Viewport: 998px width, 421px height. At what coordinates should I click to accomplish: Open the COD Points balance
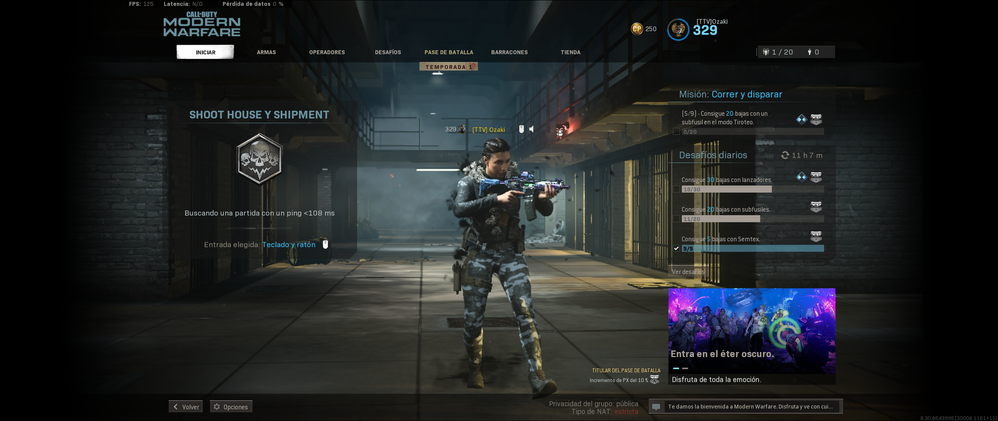pos(643,29)
